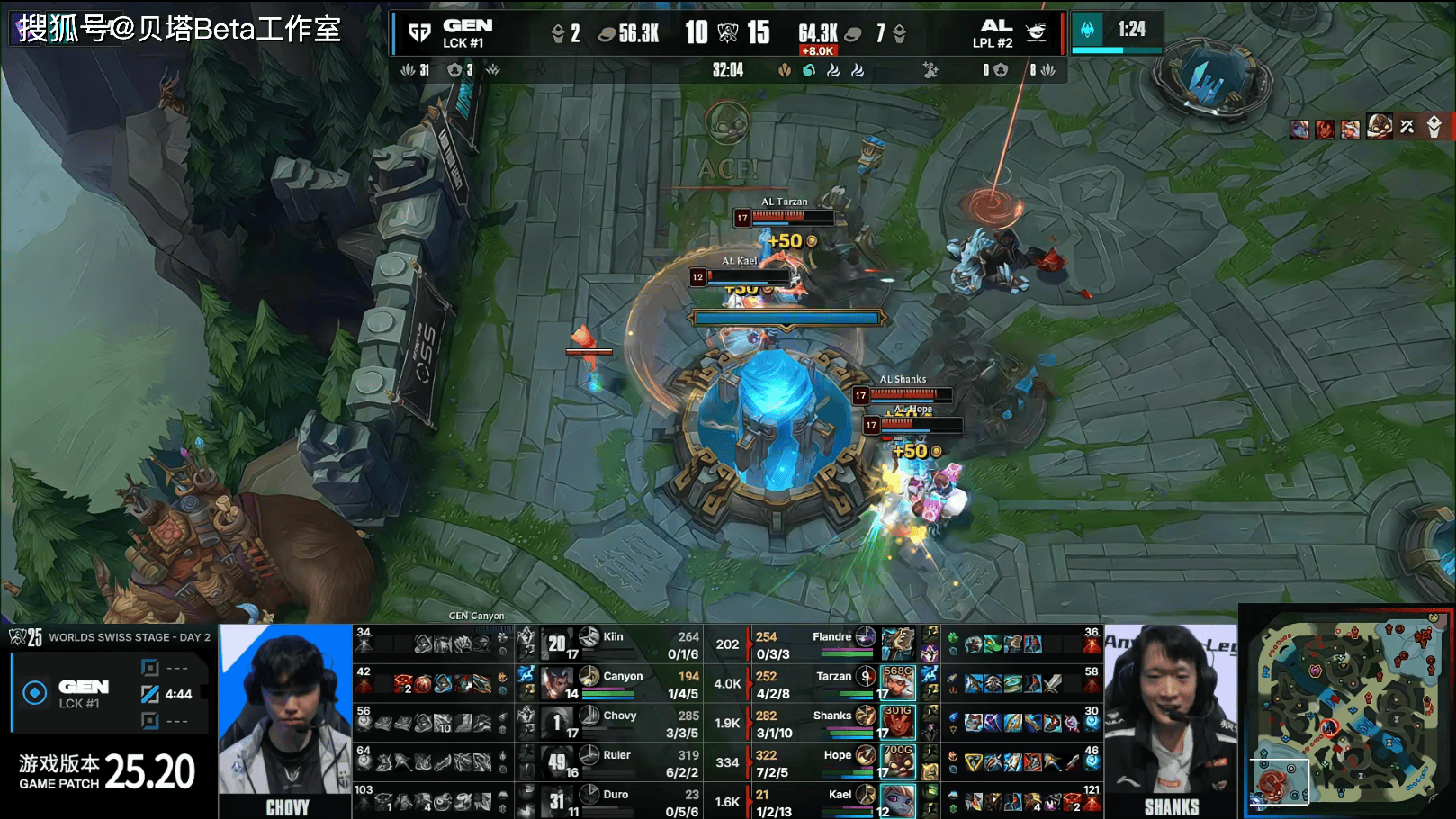Click the Sohu channel watermark text

coord(180,29)
